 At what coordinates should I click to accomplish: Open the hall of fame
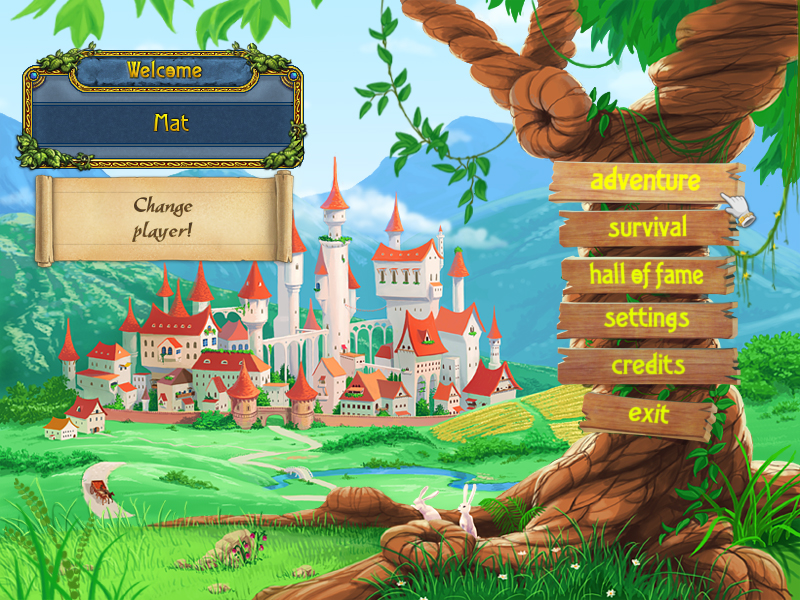pos(646,274)
